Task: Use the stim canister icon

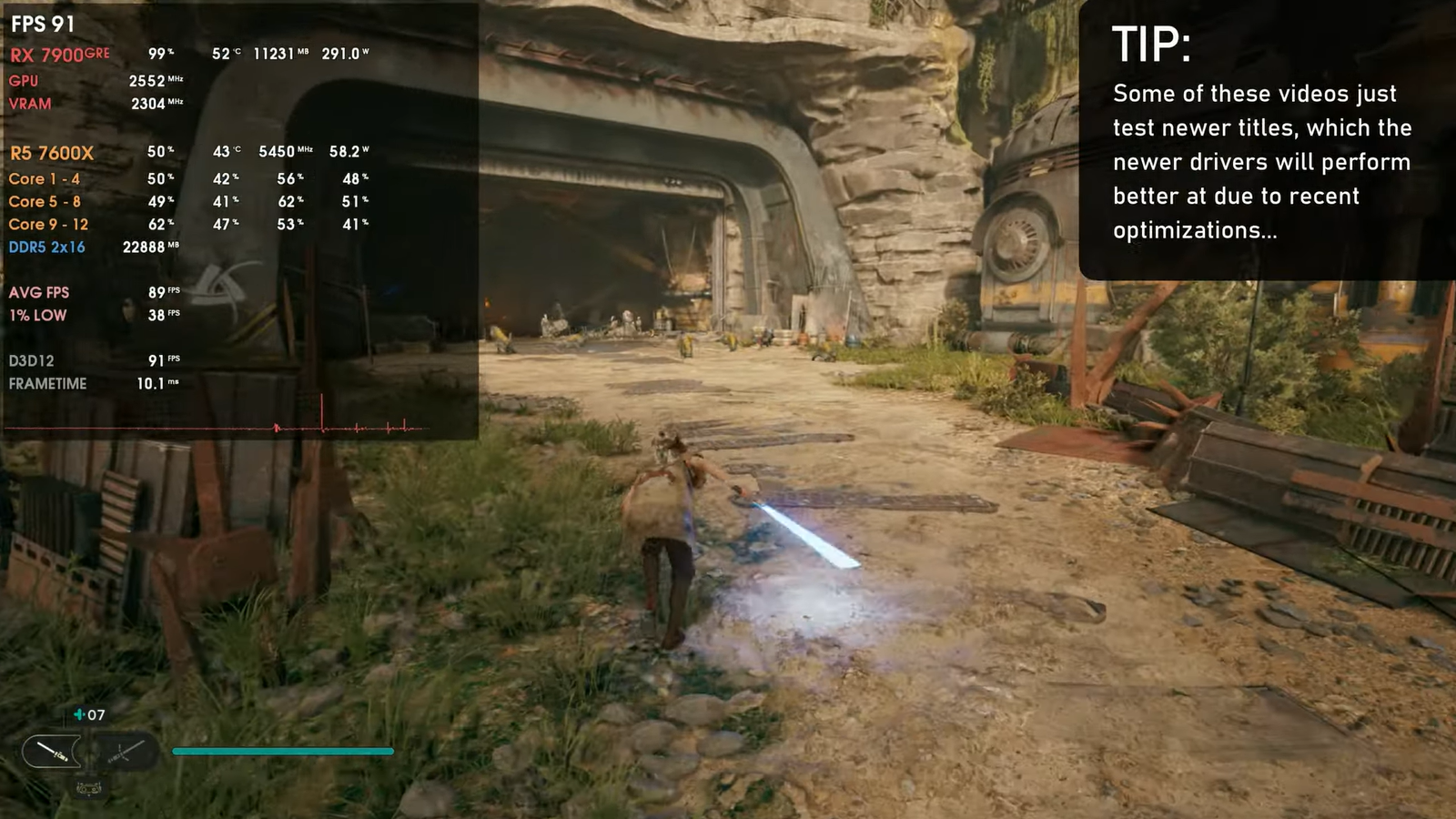Action: coord(79,715)
